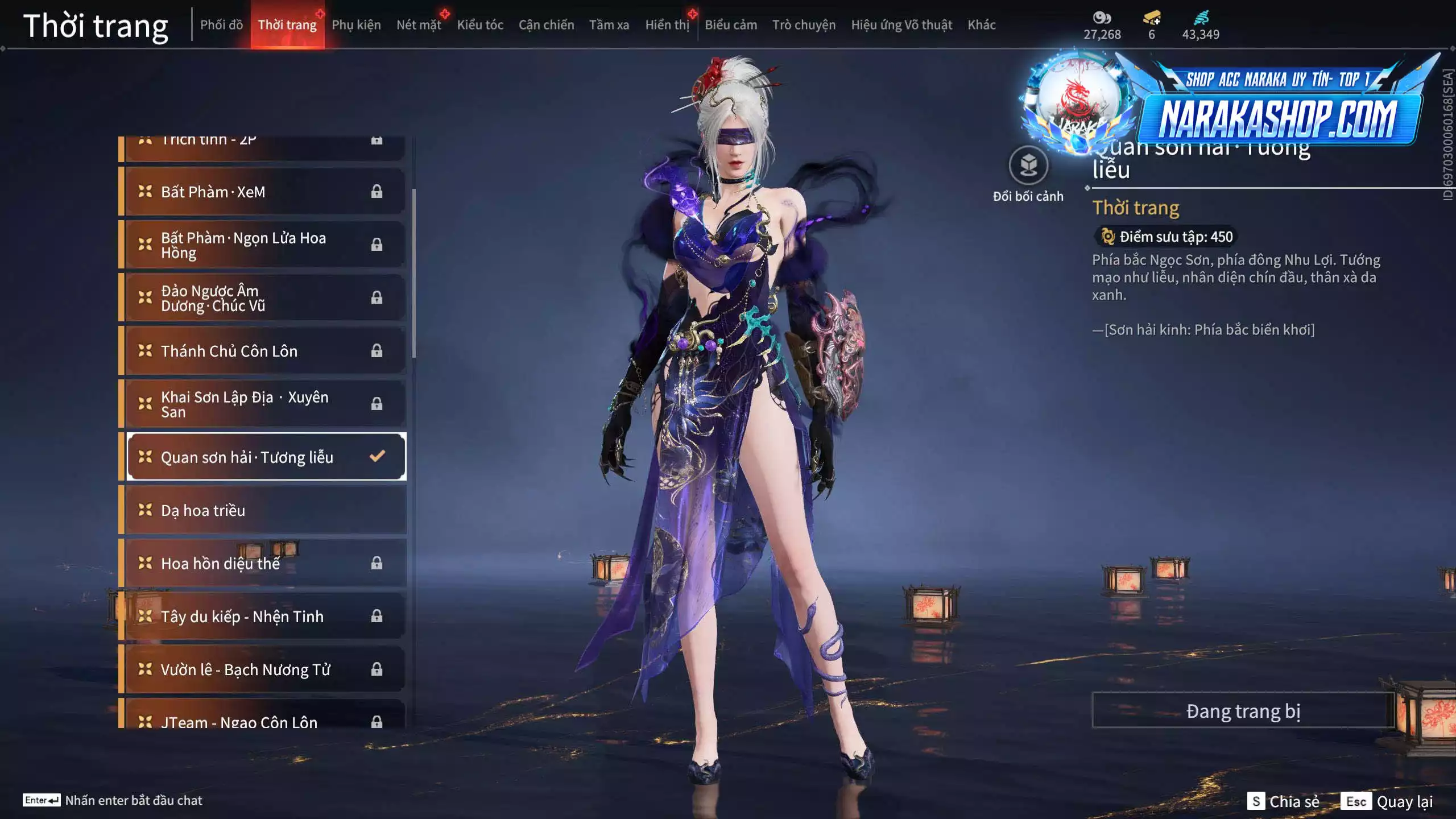The image size is (1456, 819).
Task: Switch to Hiệu ứng Võ thuật tab
Action: click(x=901, y=25)
